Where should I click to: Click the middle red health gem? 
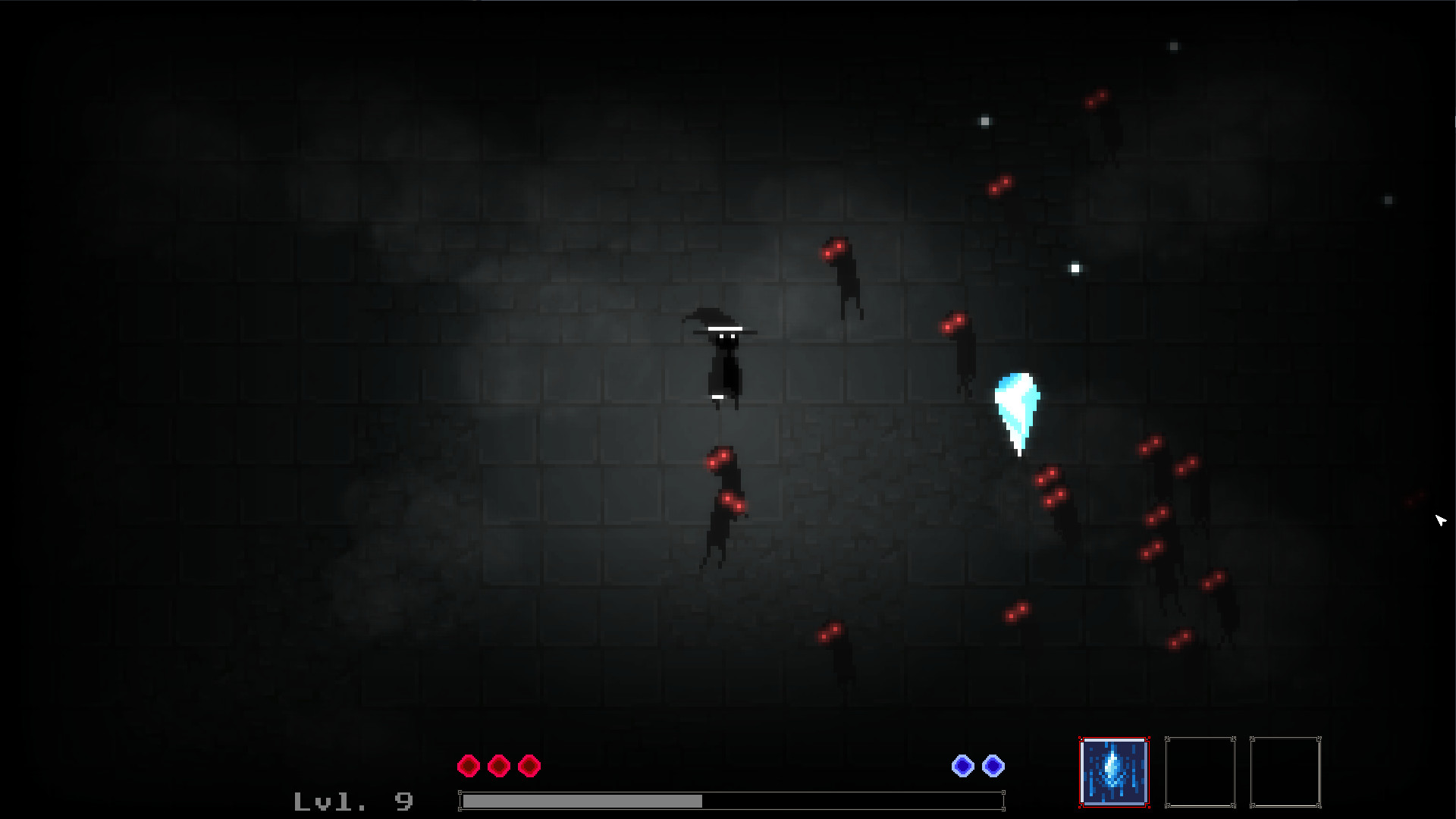click(498, 765)
